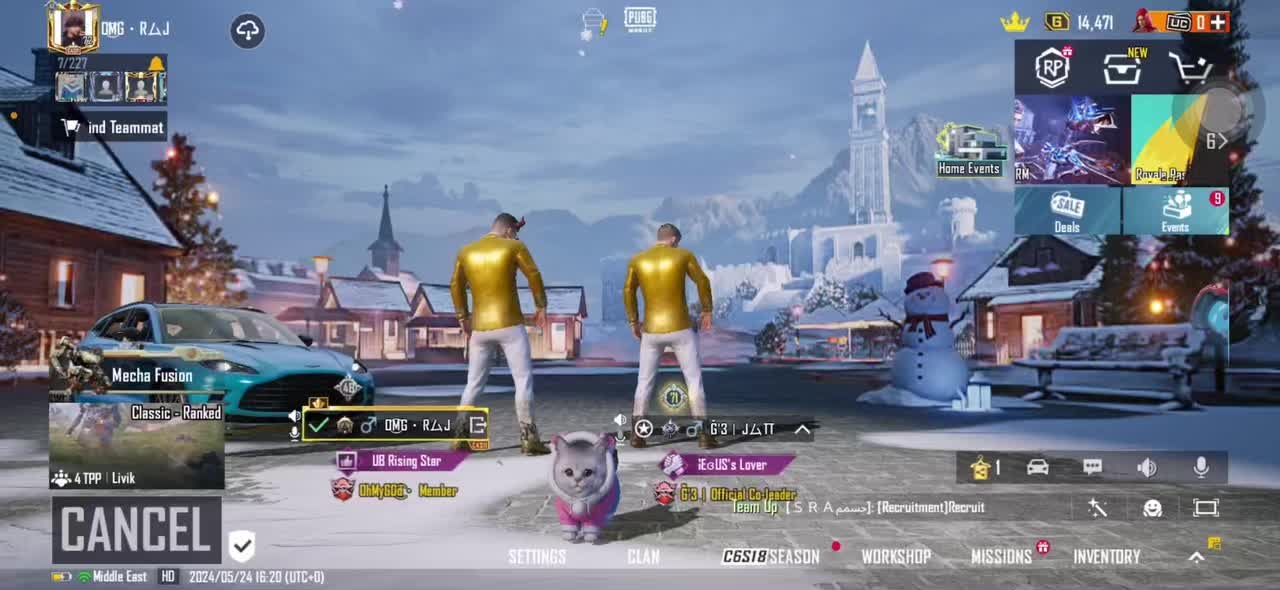Open the Clan page

(643, 557)
